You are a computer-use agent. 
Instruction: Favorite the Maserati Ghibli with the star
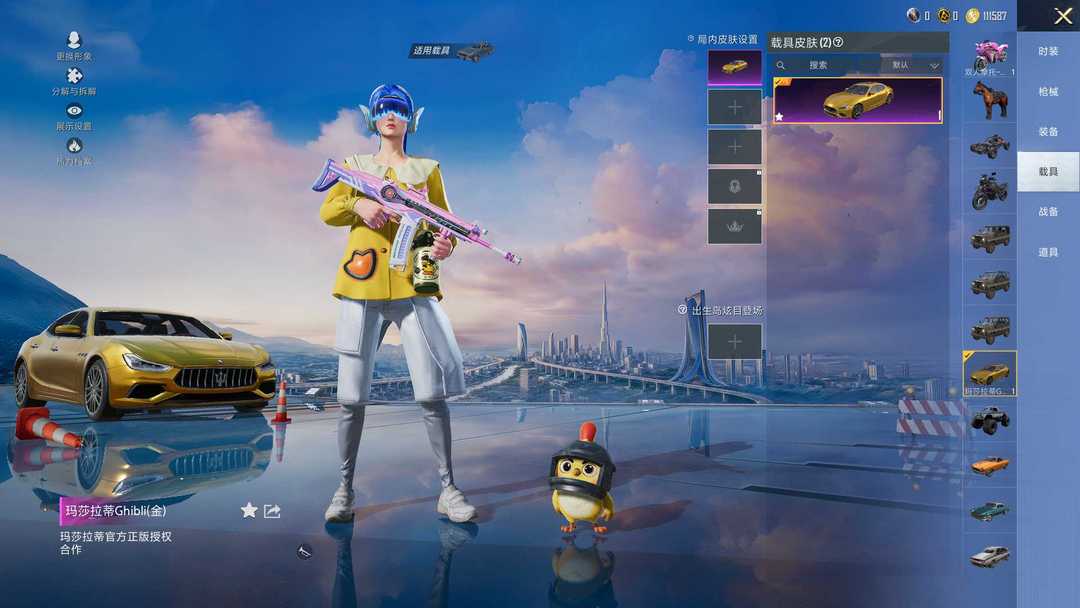(x=249, y=510)
